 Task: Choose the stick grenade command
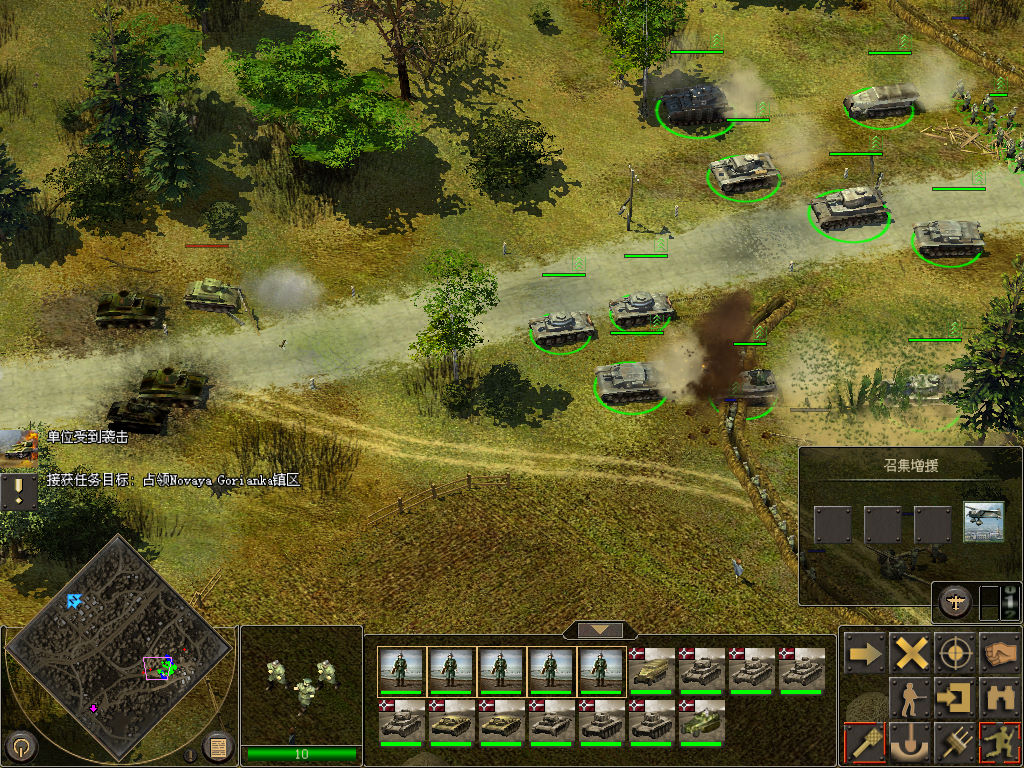pyautogui.click(x=863, y=742)
